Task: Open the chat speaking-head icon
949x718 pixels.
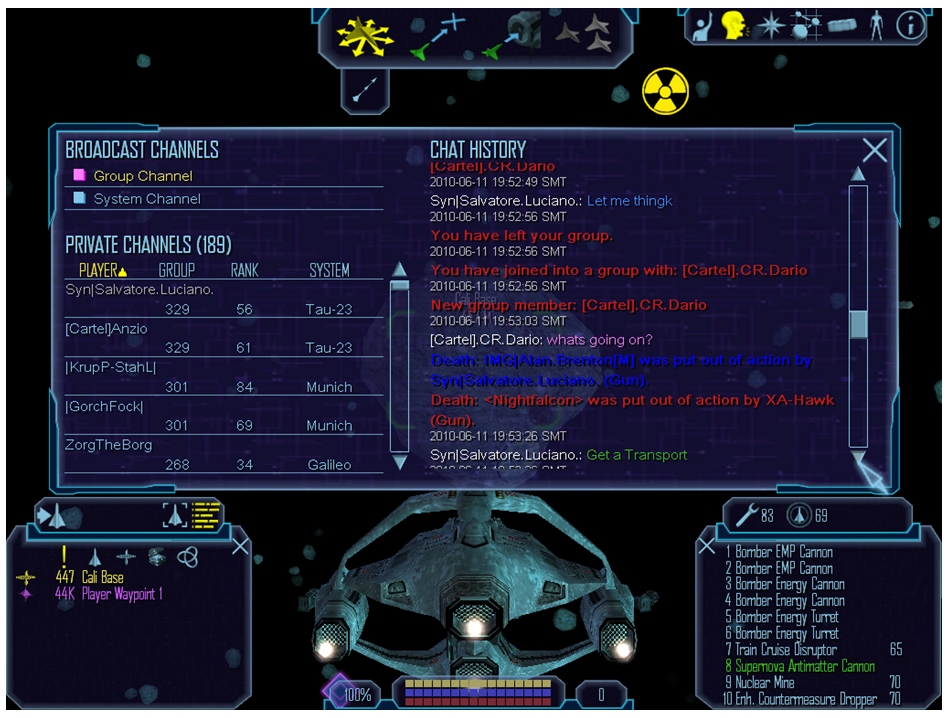Action: pyautogui.click(x=735, y=25)
